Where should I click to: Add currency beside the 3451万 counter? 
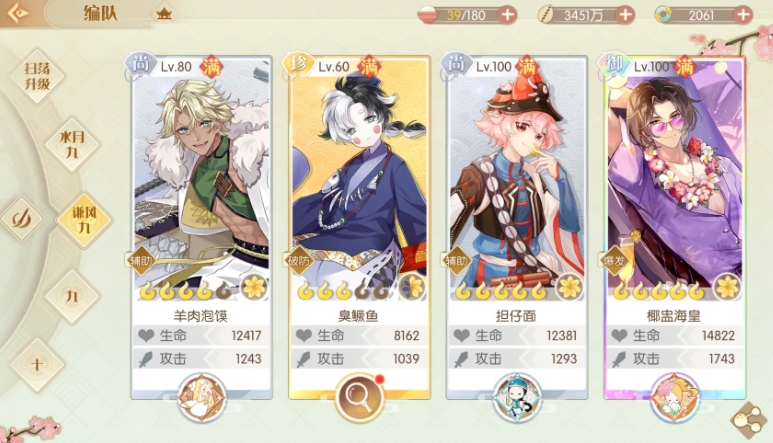(x=626, y=15)
